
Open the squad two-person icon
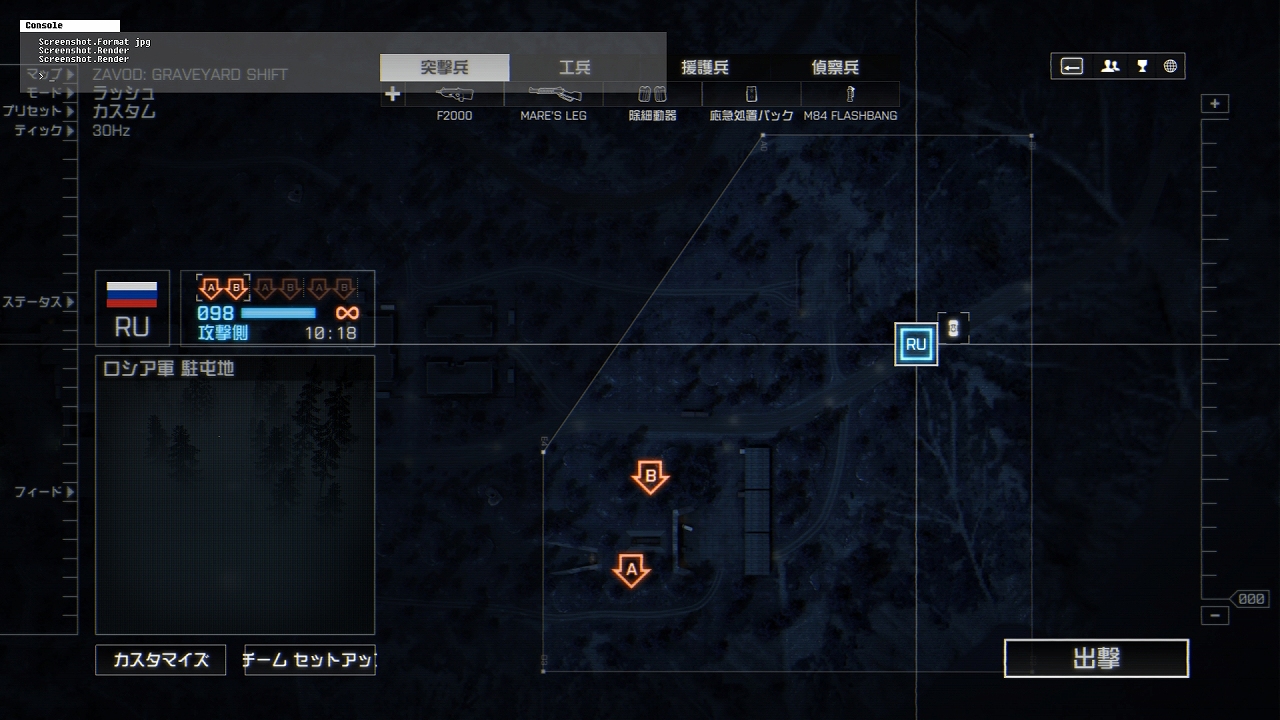coord(1110,67)
